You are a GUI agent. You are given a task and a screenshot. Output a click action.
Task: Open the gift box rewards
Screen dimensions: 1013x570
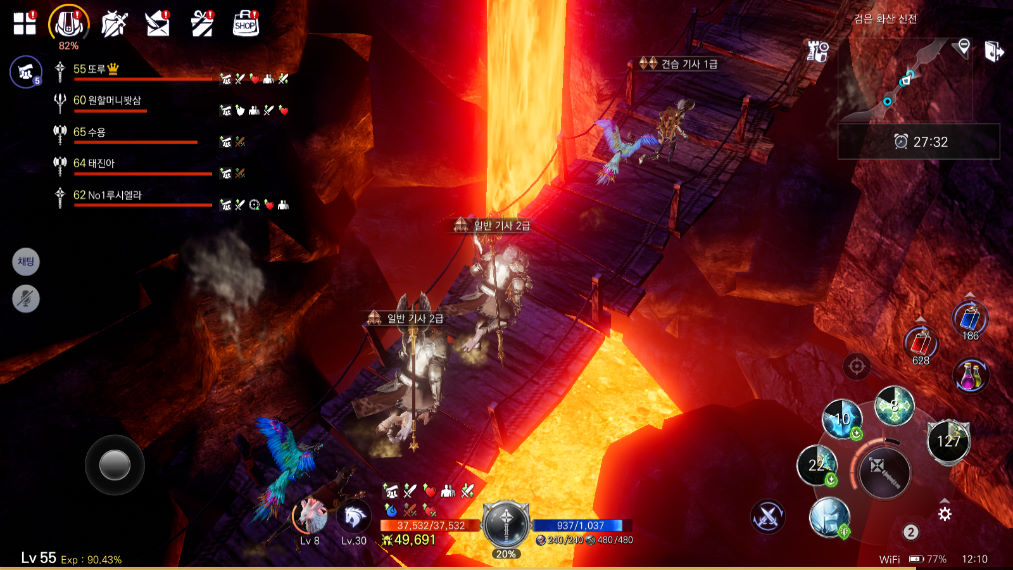click(x=203, y=24)
